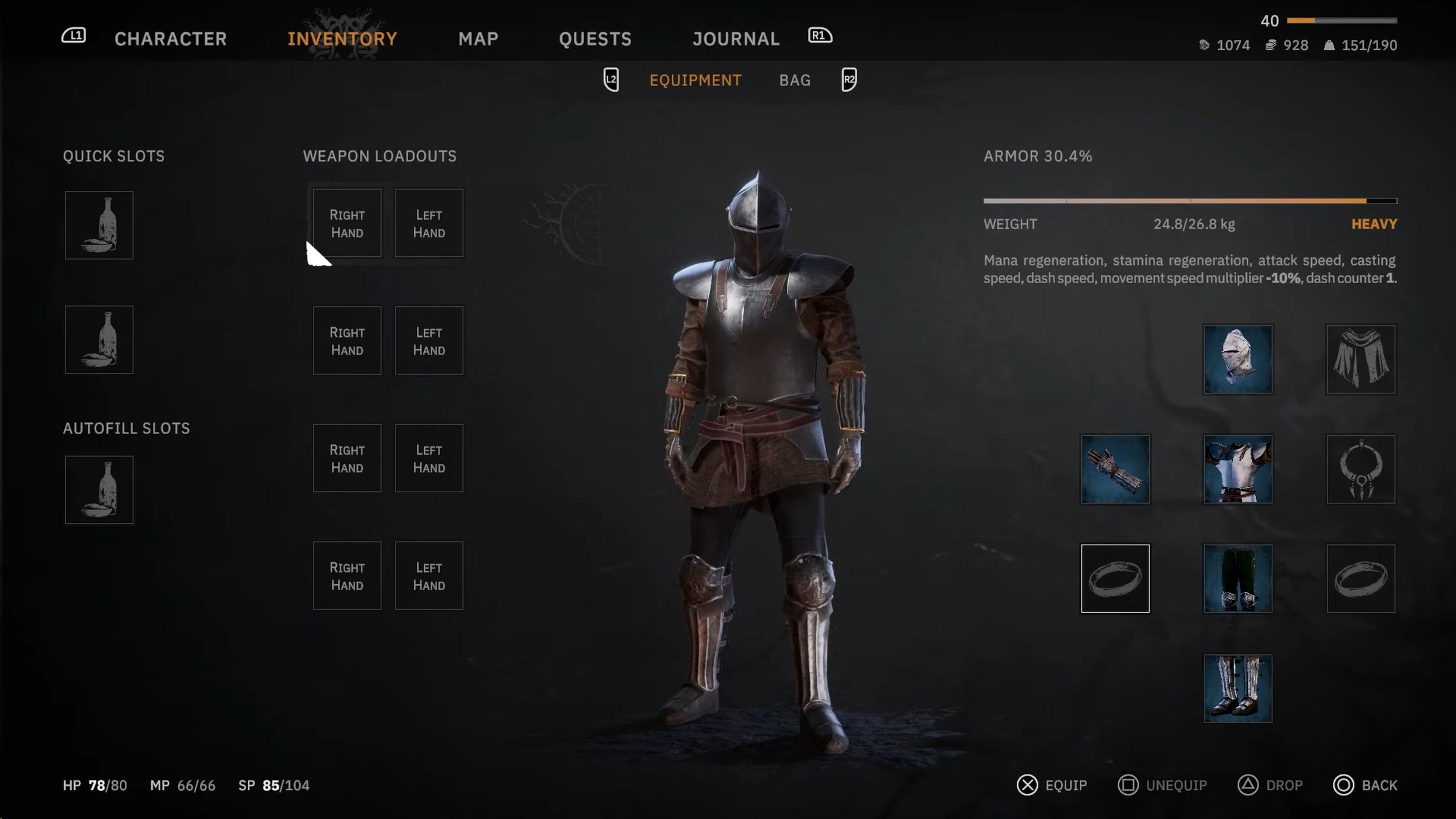The image size is (1456, 819).
Task: Switch to the Map tab
Action: pyautogui.click(x=478, y=38)
